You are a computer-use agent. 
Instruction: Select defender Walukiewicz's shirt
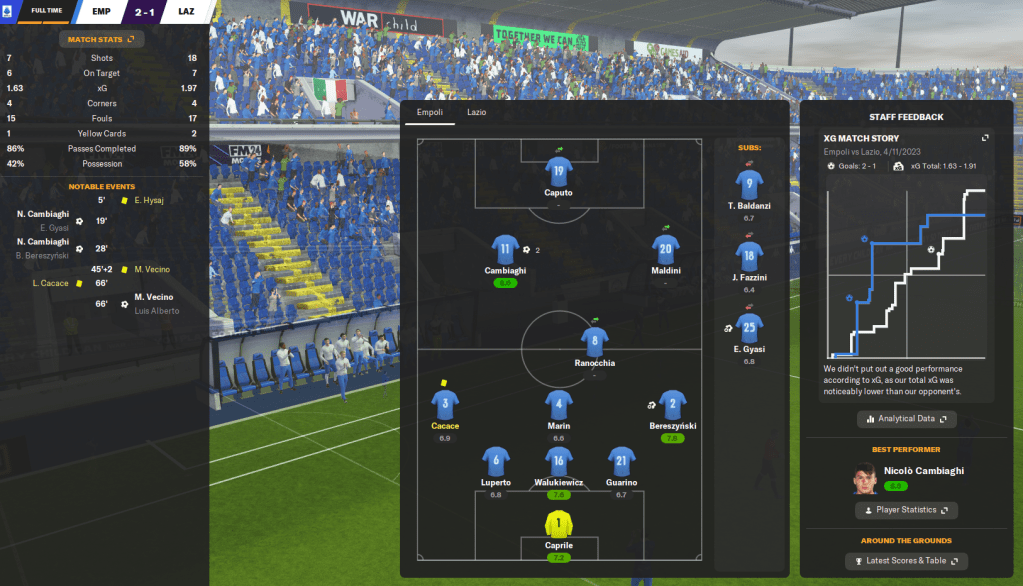point(559,461)
